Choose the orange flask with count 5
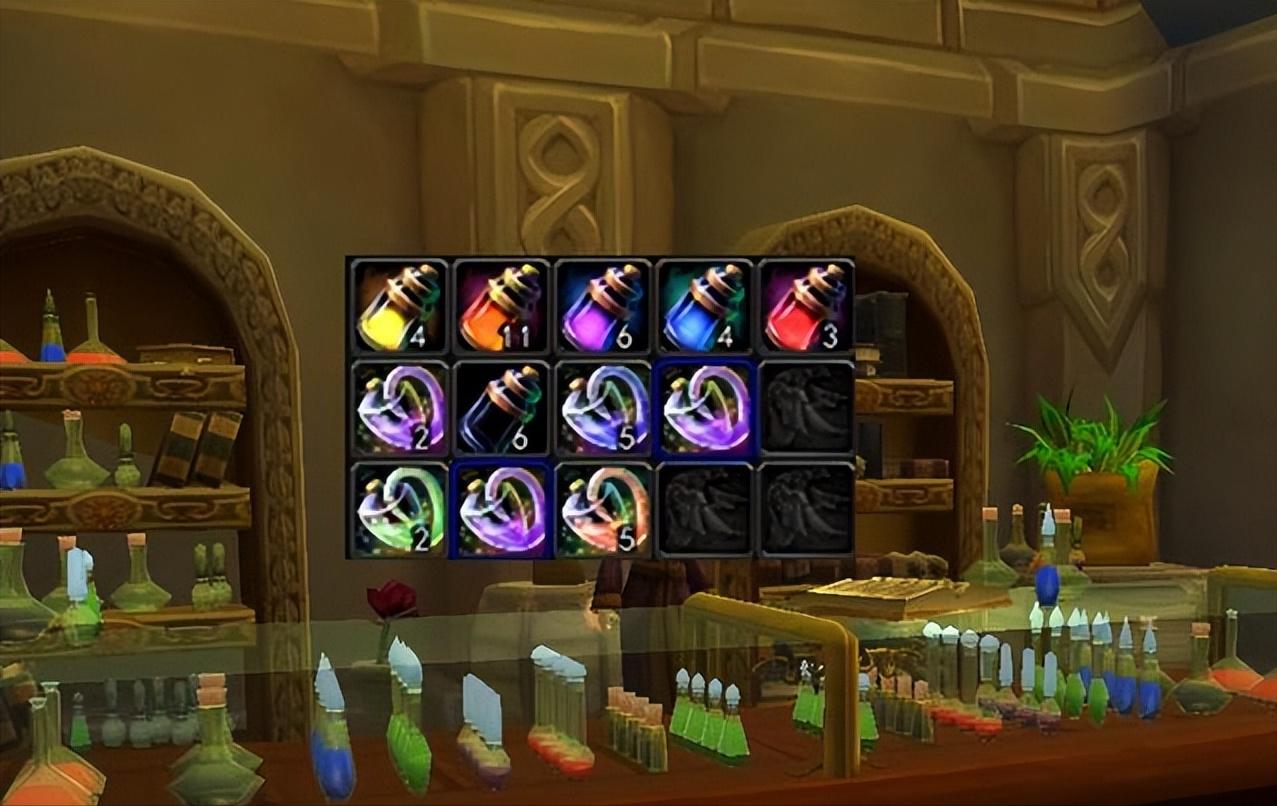The width and height of the screenshot is (1277, 806). click(x=603, y=510)
